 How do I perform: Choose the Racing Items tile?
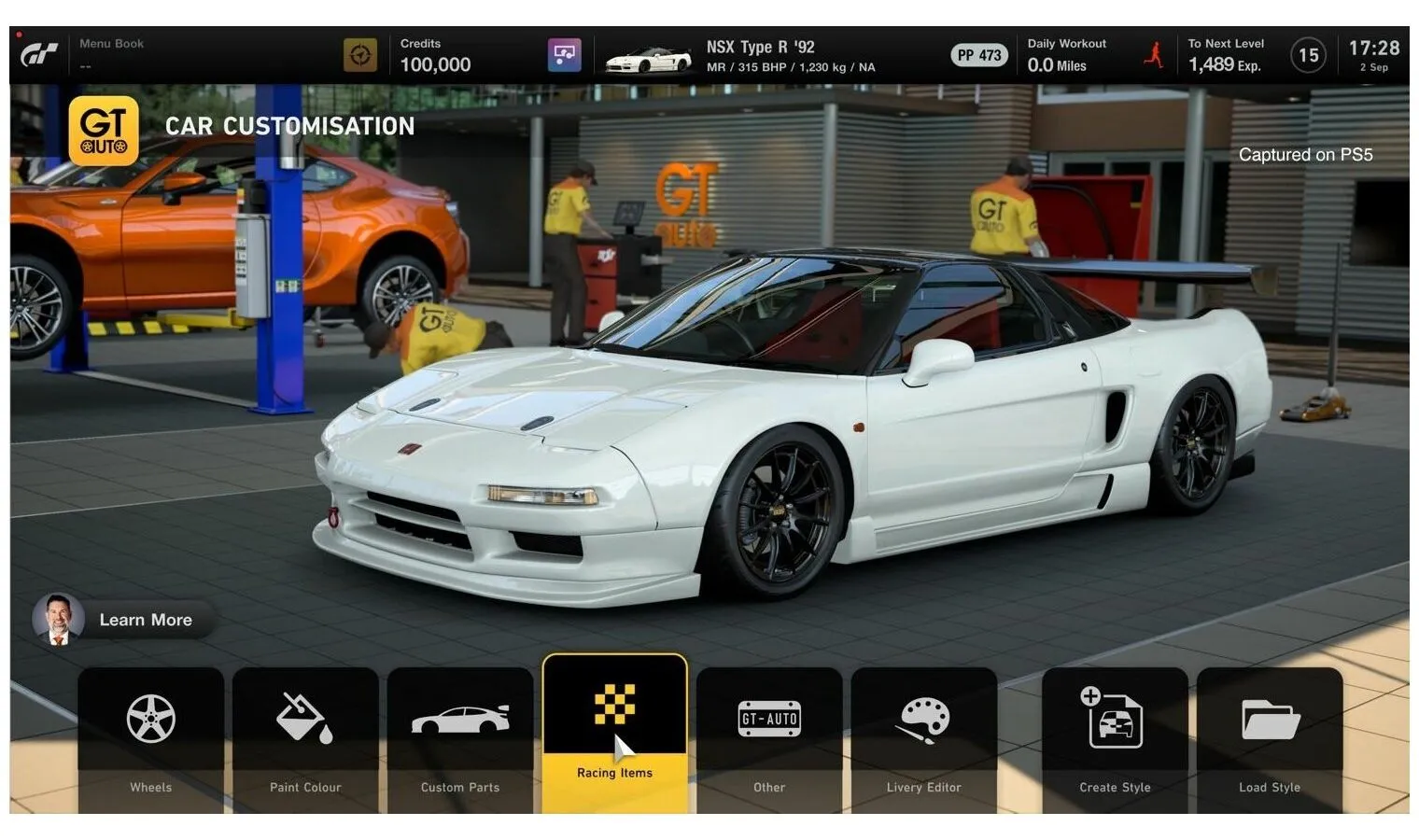pyautogui.click(x=614, y=733)
